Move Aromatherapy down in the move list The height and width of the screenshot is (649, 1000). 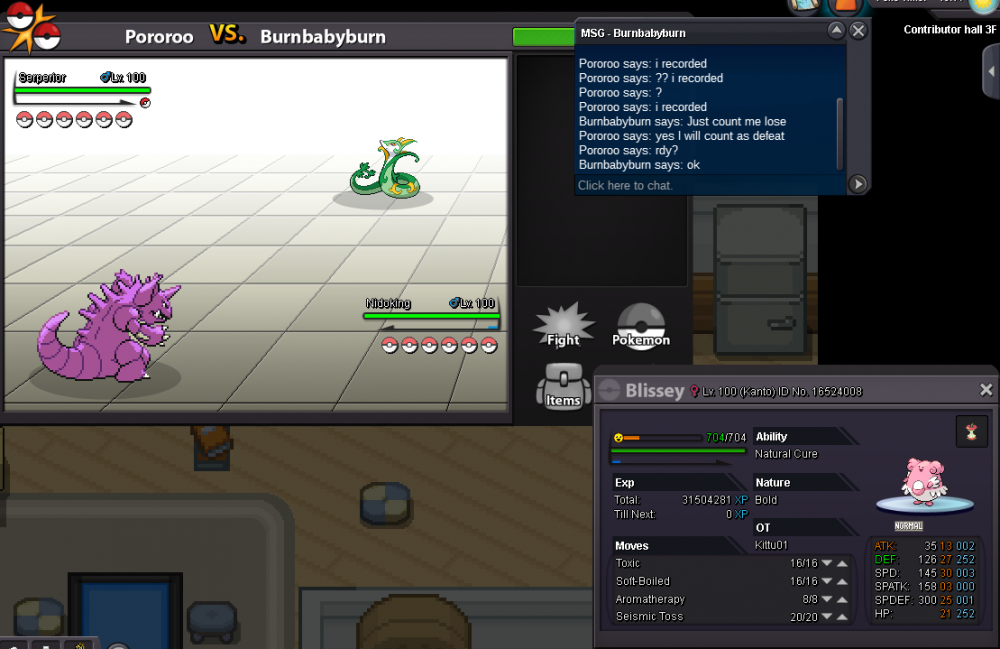(x=827, y=599)
